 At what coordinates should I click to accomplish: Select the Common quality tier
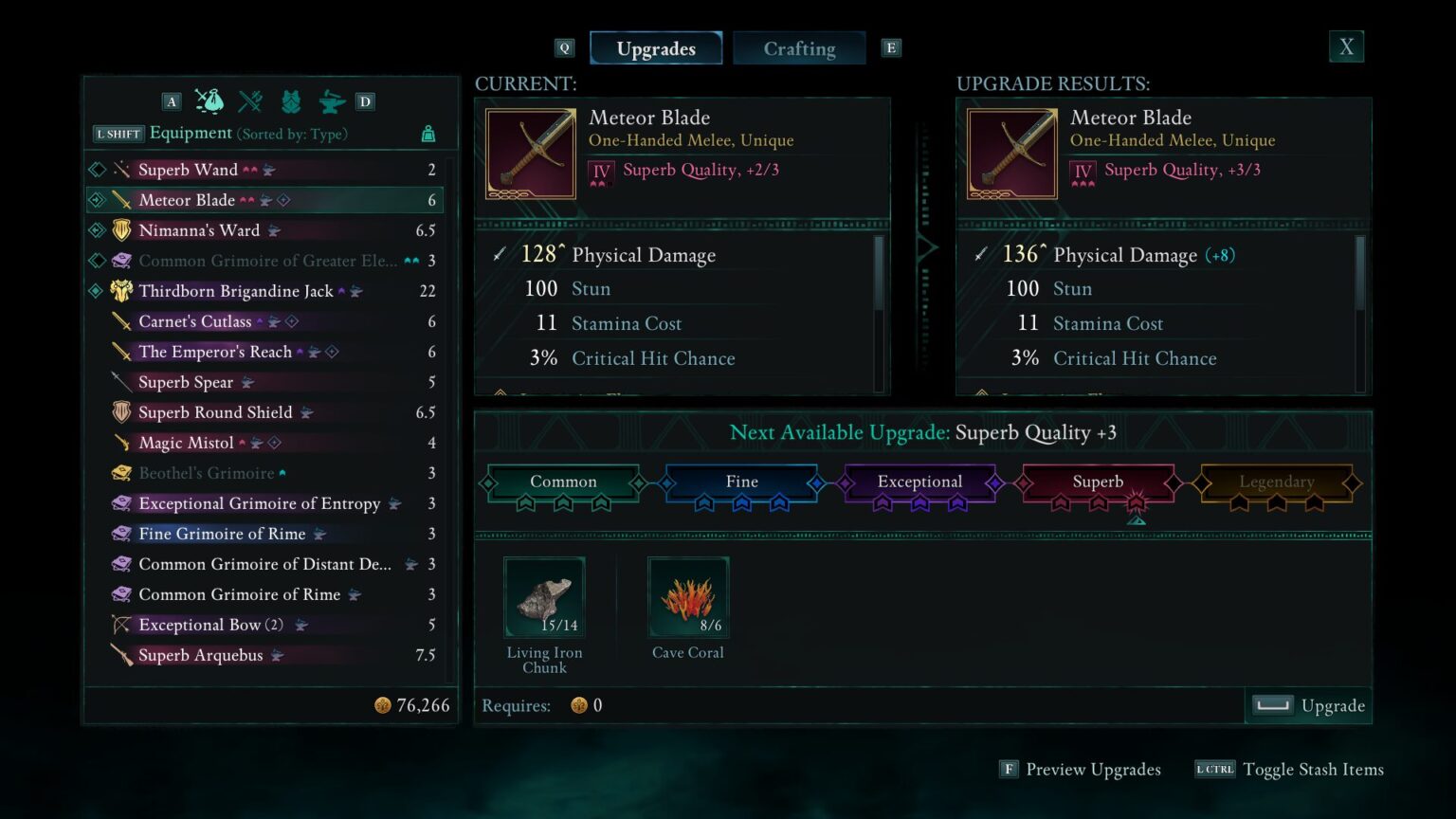563,482
